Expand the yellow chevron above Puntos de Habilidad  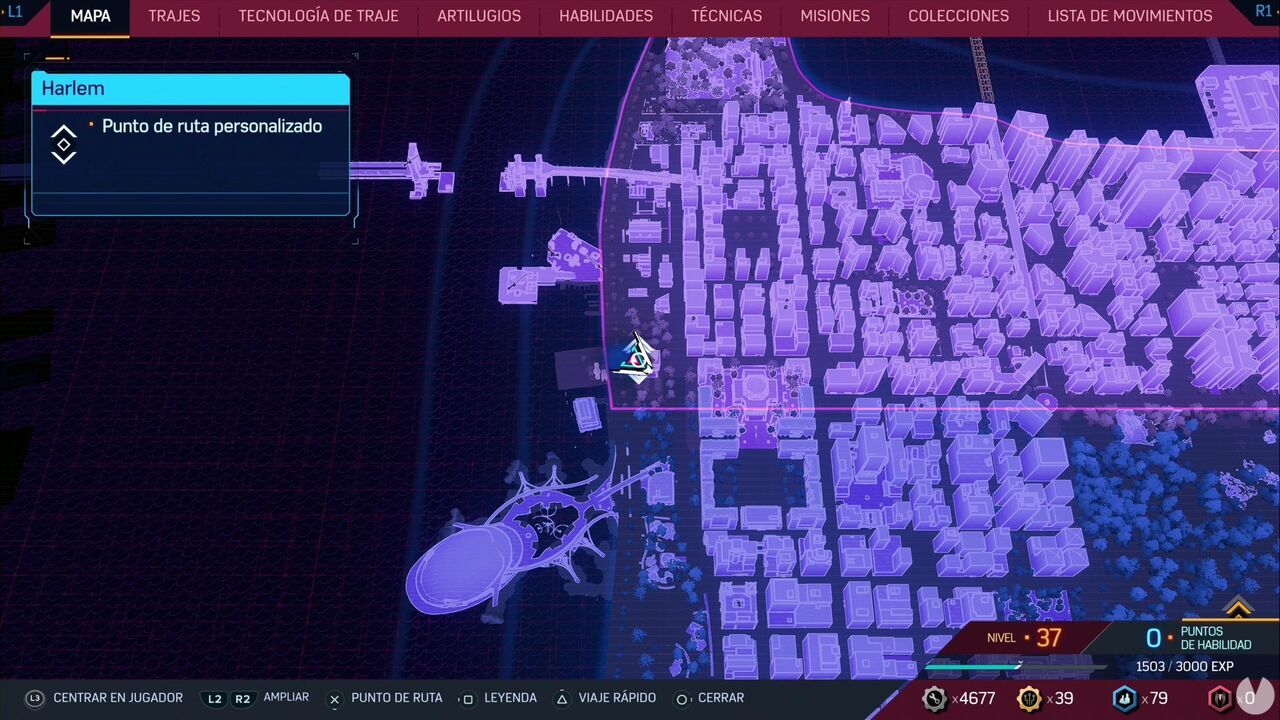(1240, 609)
